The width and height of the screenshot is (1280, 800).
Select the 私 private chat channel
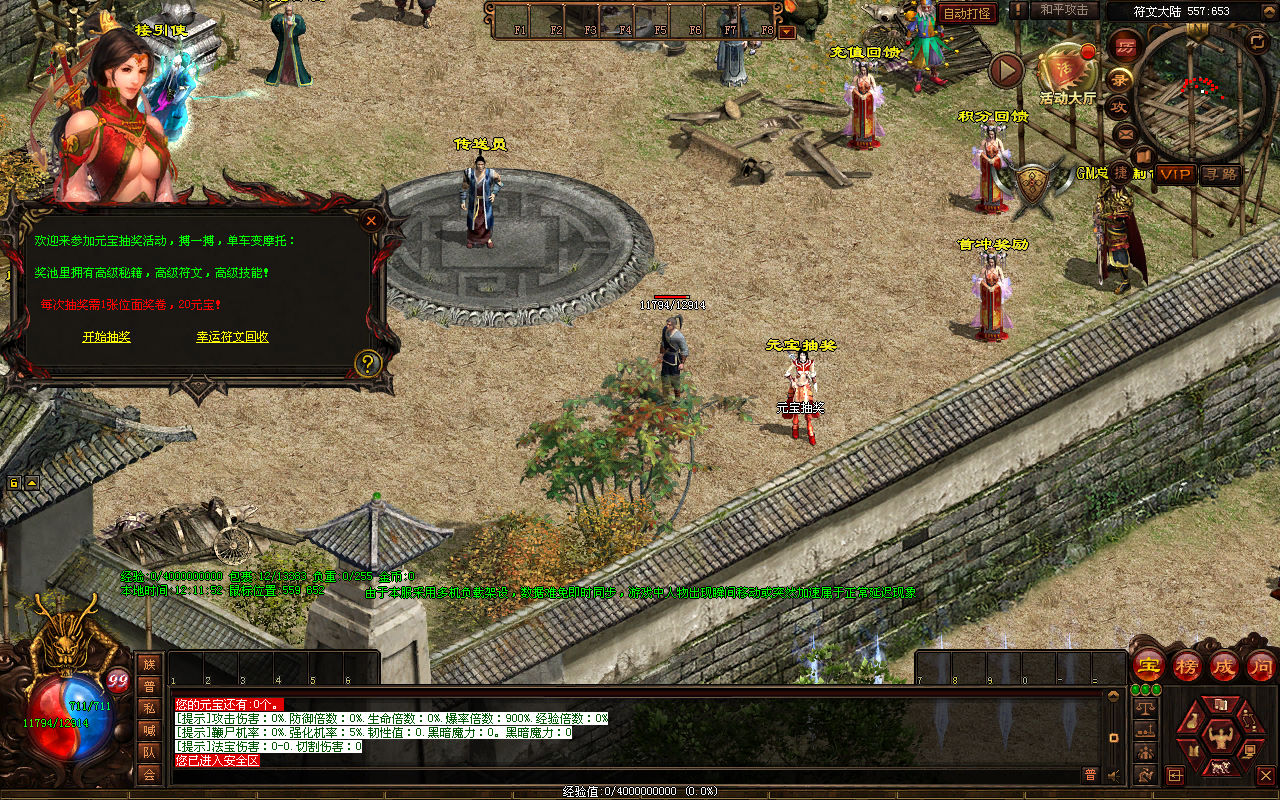click(x=149, y=708)
